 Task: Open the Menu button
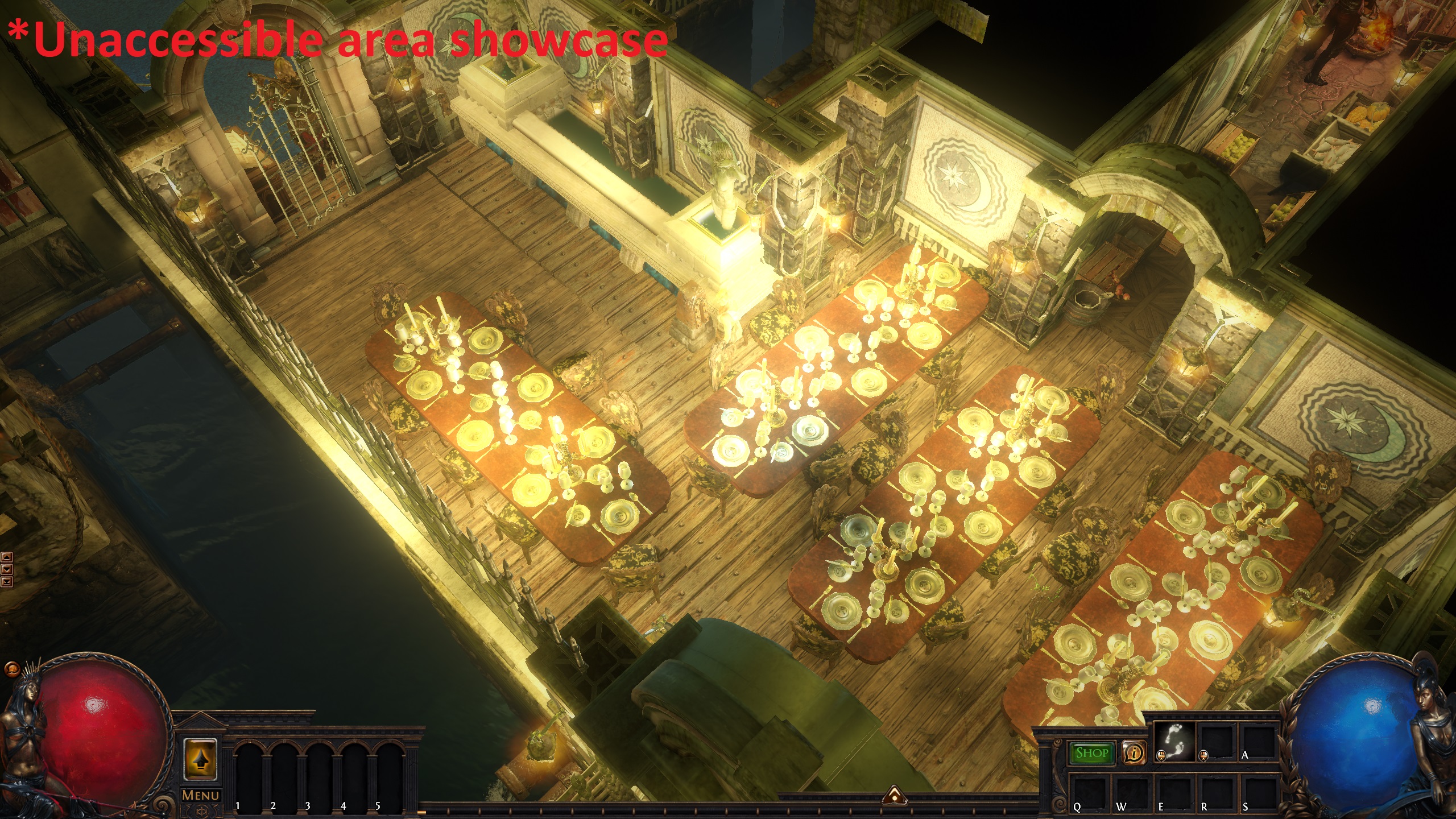tap(201, 795)
